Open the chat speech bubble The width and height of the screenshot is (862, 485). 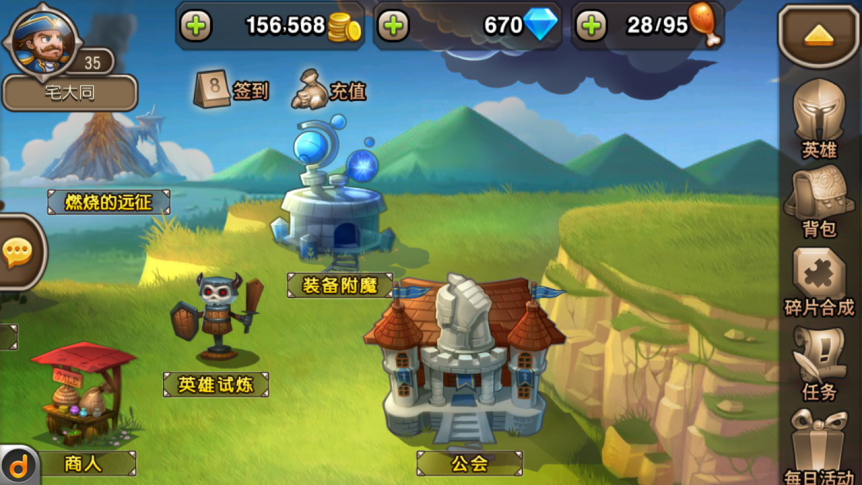coord(18,252)
